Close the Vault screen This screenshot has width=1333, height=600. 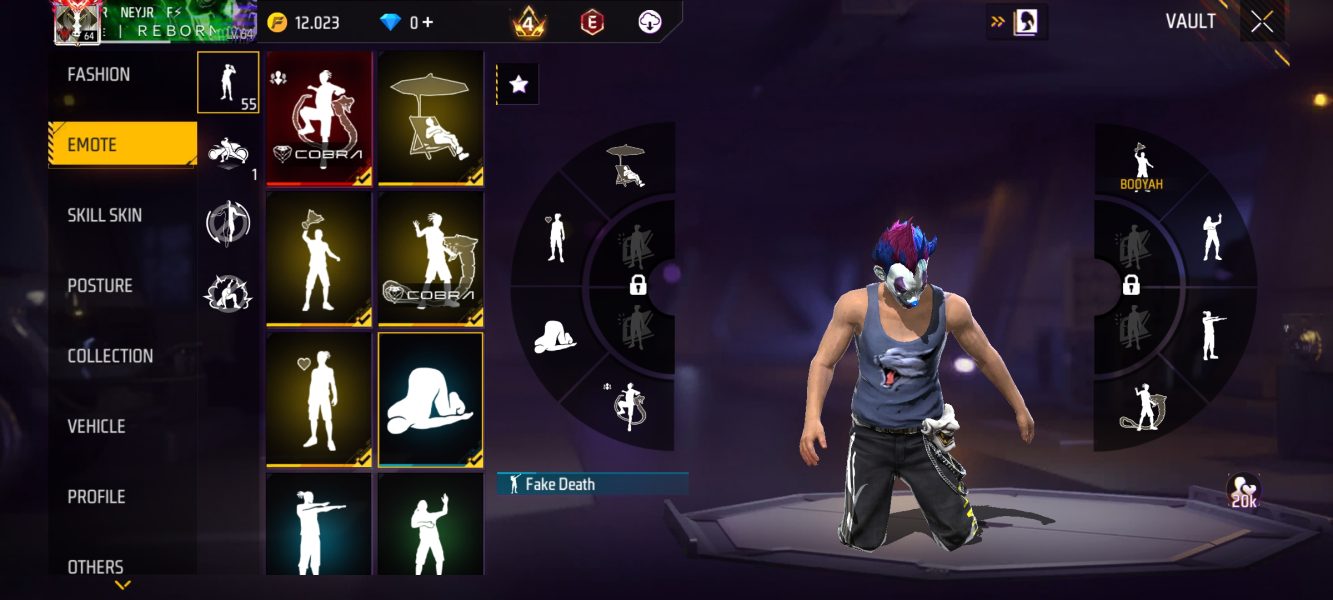(x=1262, y=22)
